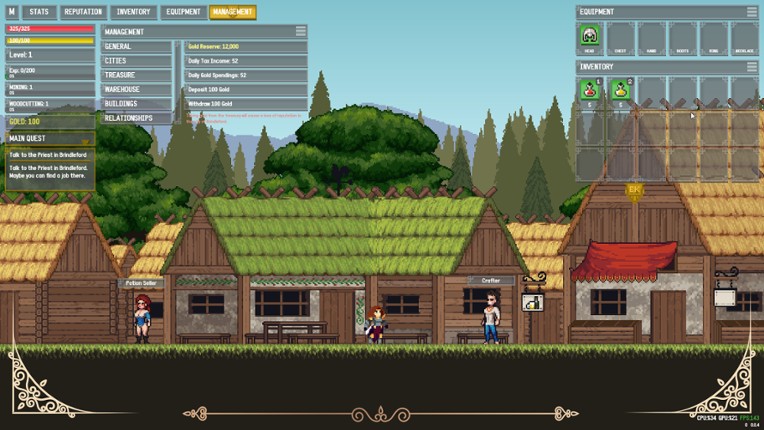This screenshot has width=764, height=430.
Task: Switch to the Stats tab
Action: pyautogui.click(x=39, y=12)
